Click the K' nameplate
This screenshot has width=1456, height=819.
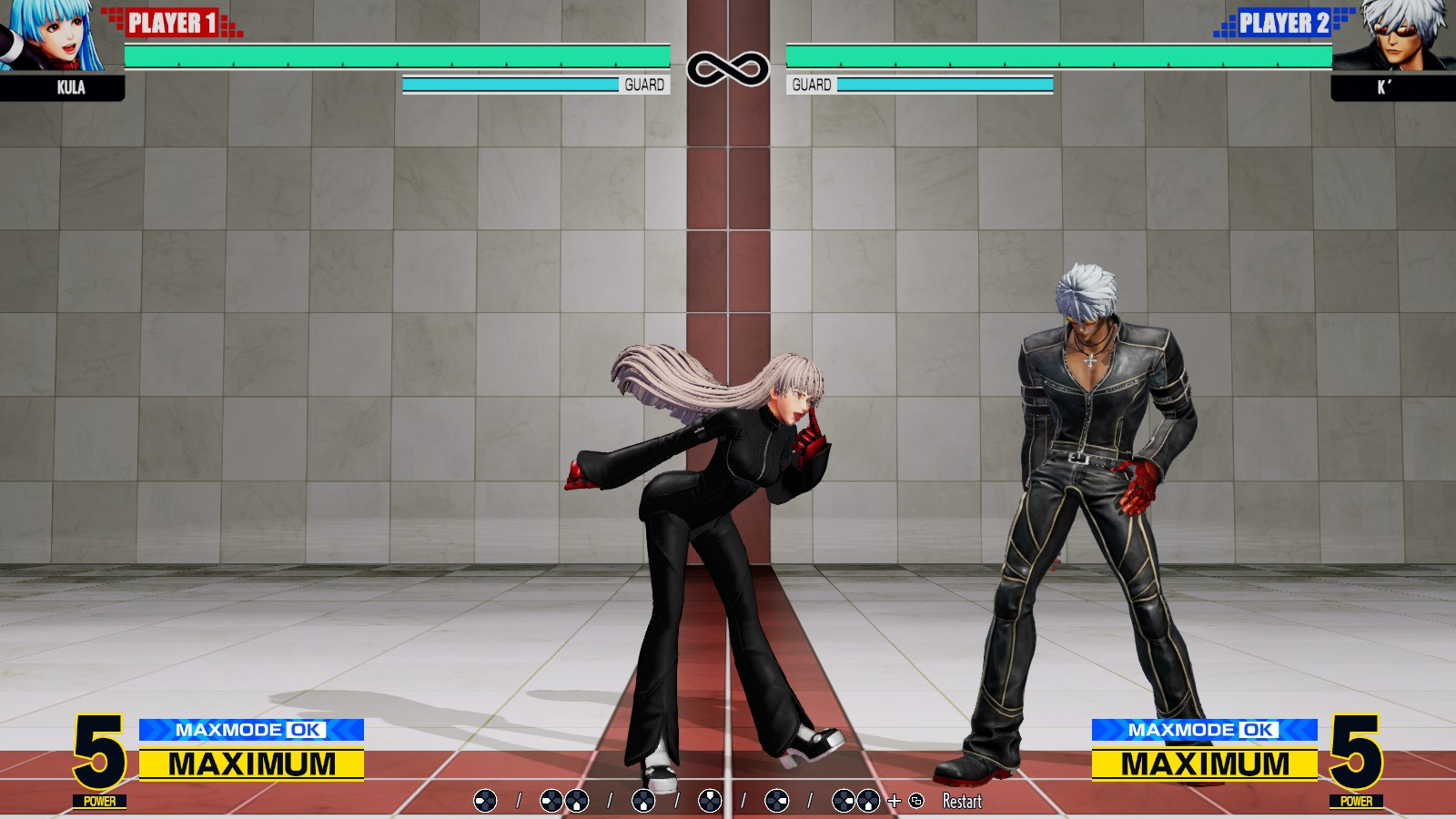coord(1382,87)
